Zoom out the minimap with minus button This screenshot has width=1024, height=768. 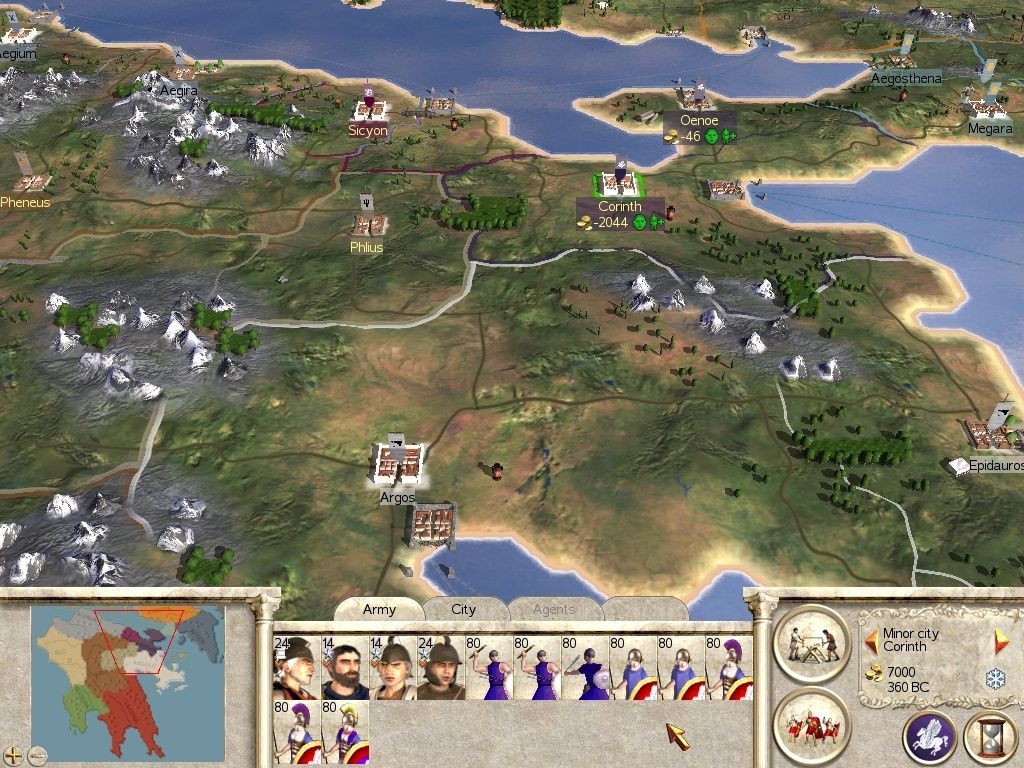click(37, 754)
